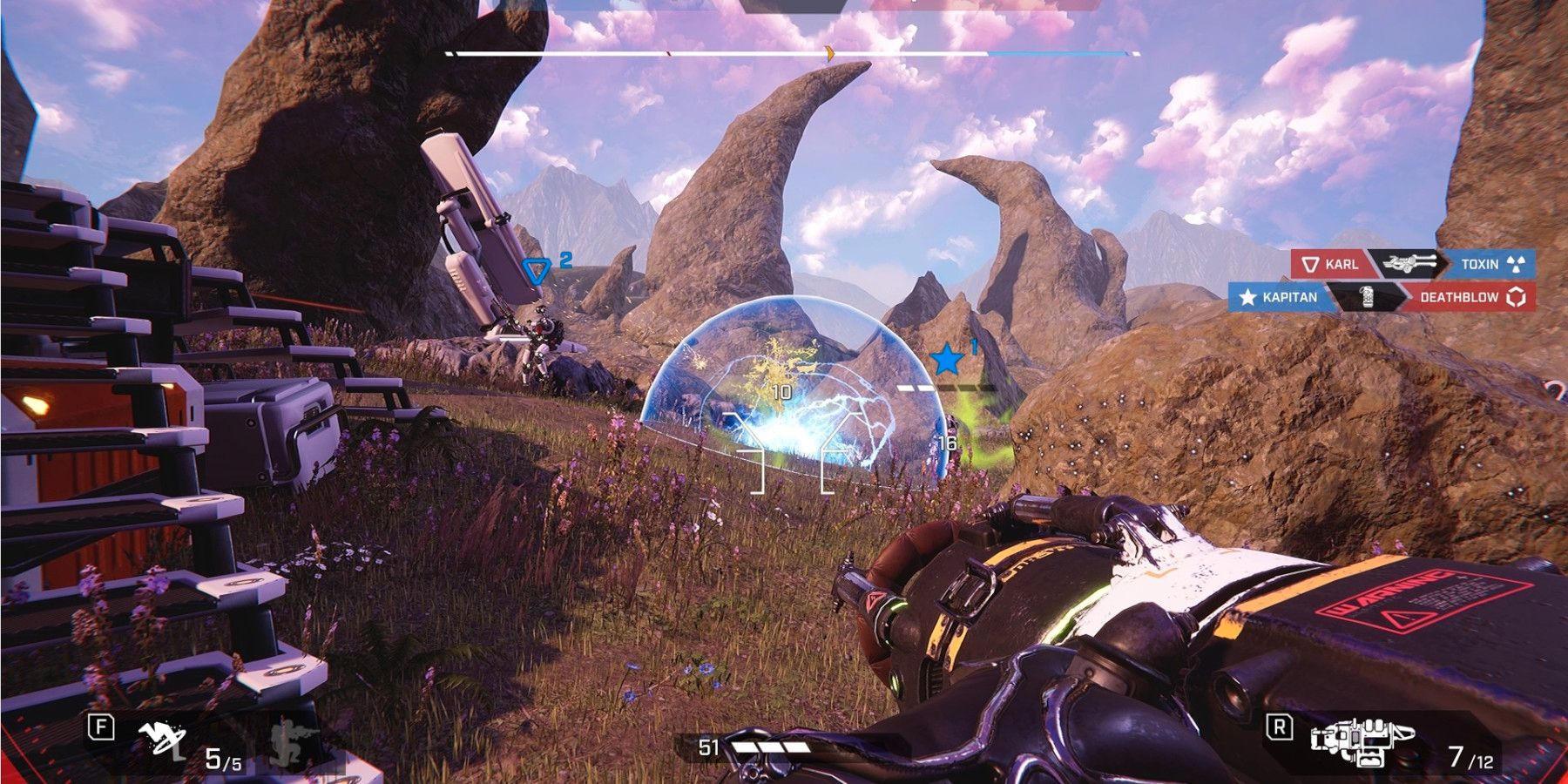The height and width of the screenshot is (784, 1568).
Task: Click the blue star teammate marker
Action: coord(946,359)
